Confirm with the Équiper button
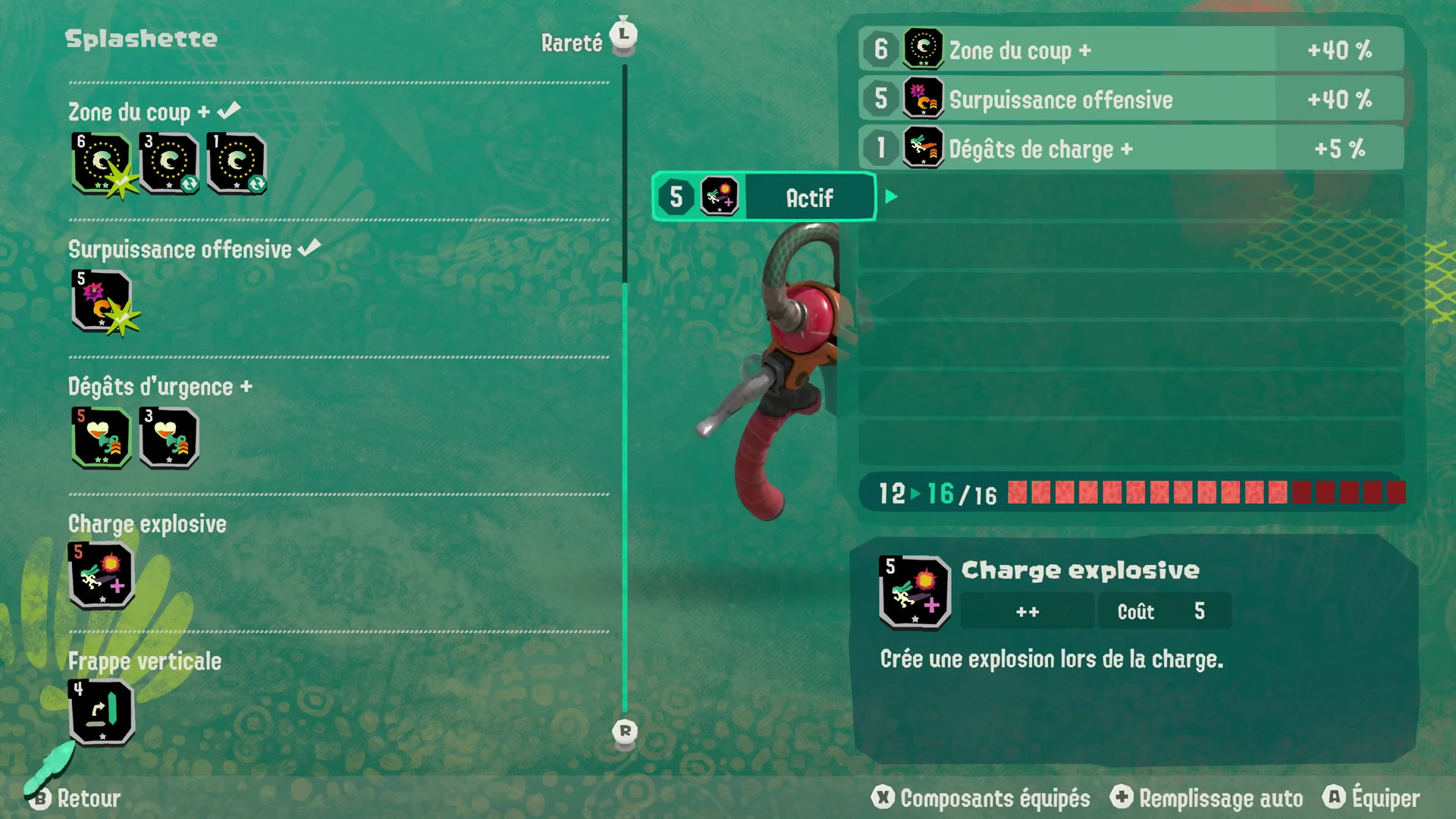 [x=1373, y=798]
